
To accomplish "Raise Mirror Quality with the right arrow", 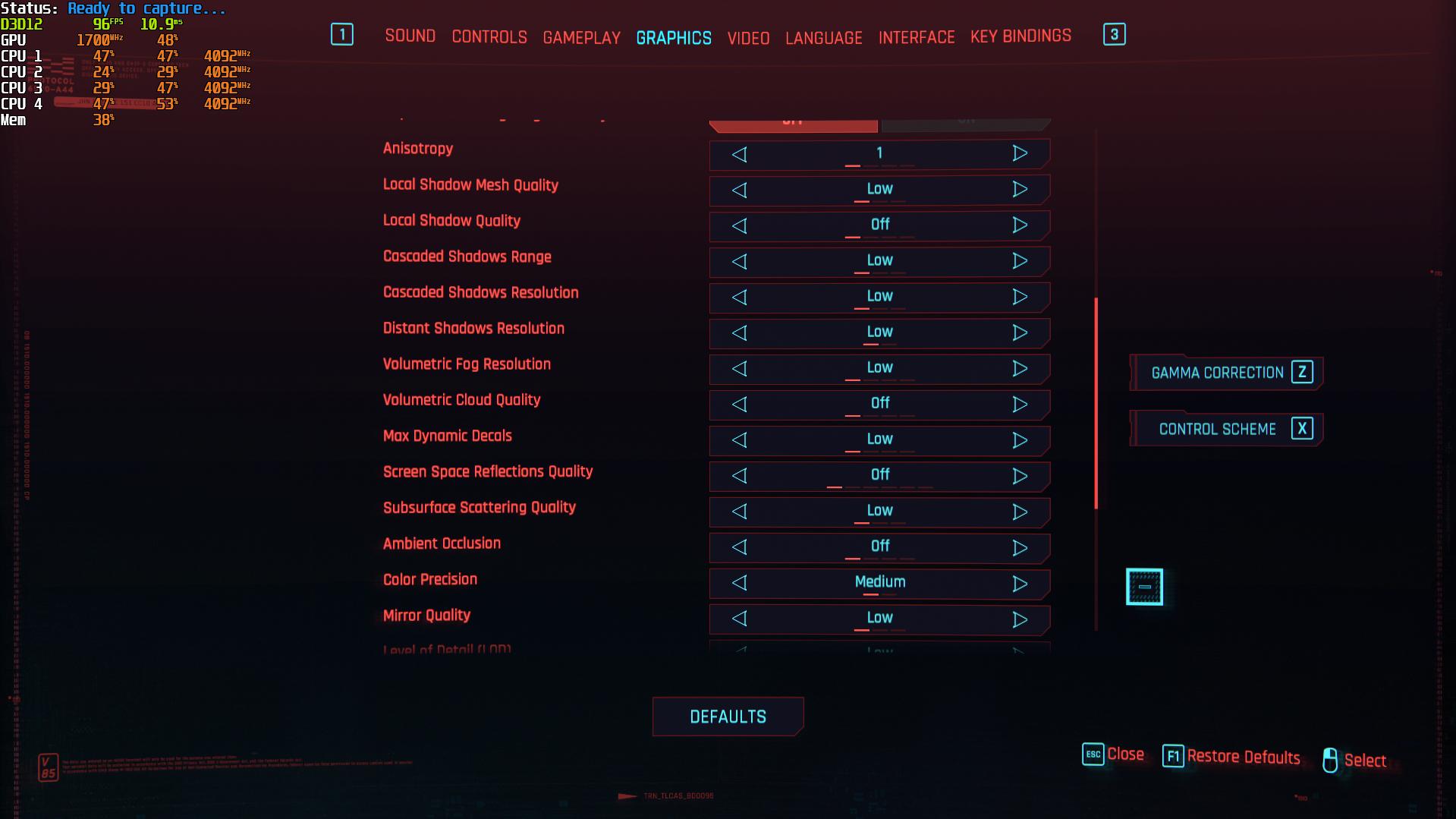I will click(x=1020, y=619).
